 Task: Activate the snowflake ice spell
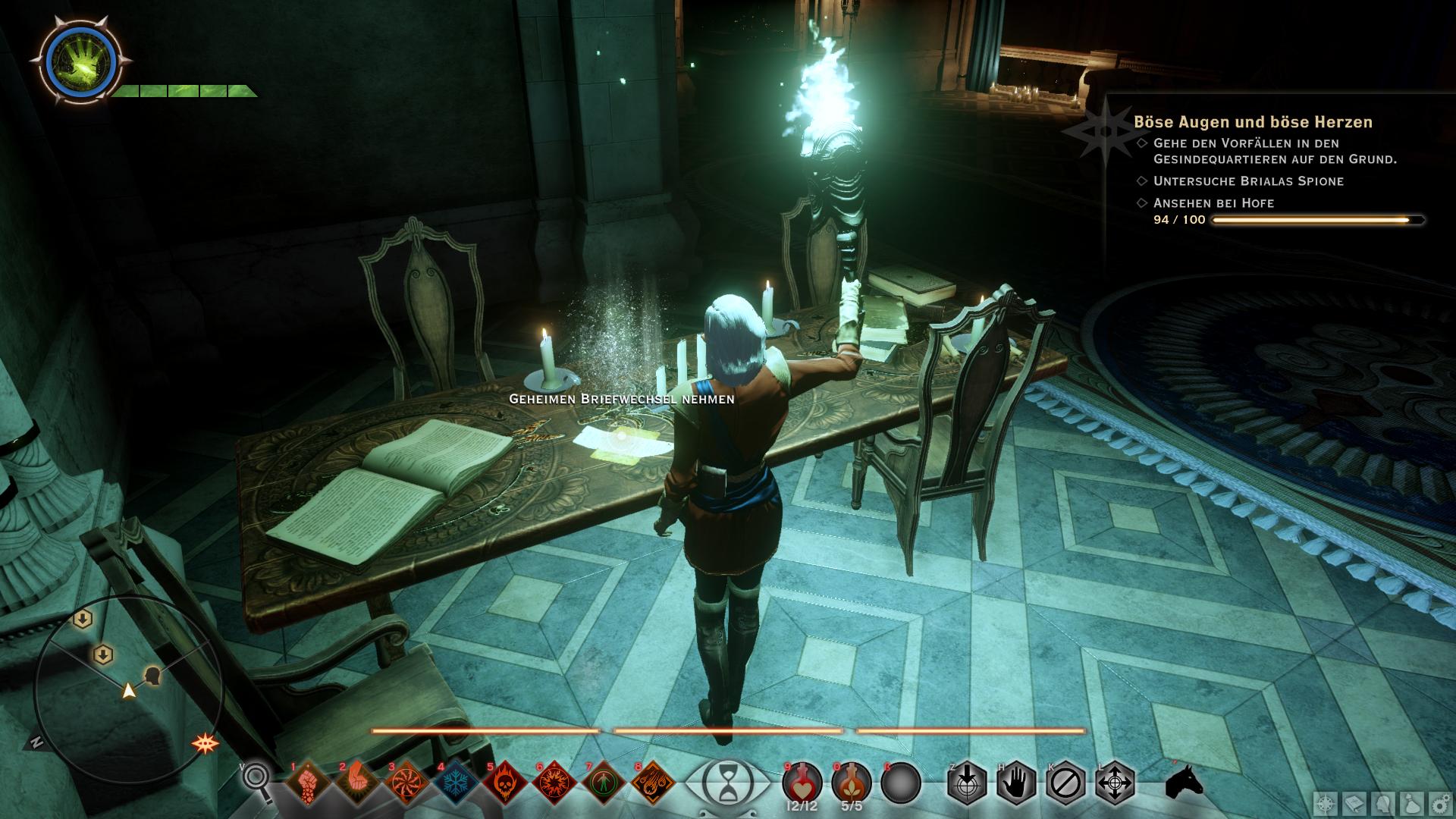456,782
